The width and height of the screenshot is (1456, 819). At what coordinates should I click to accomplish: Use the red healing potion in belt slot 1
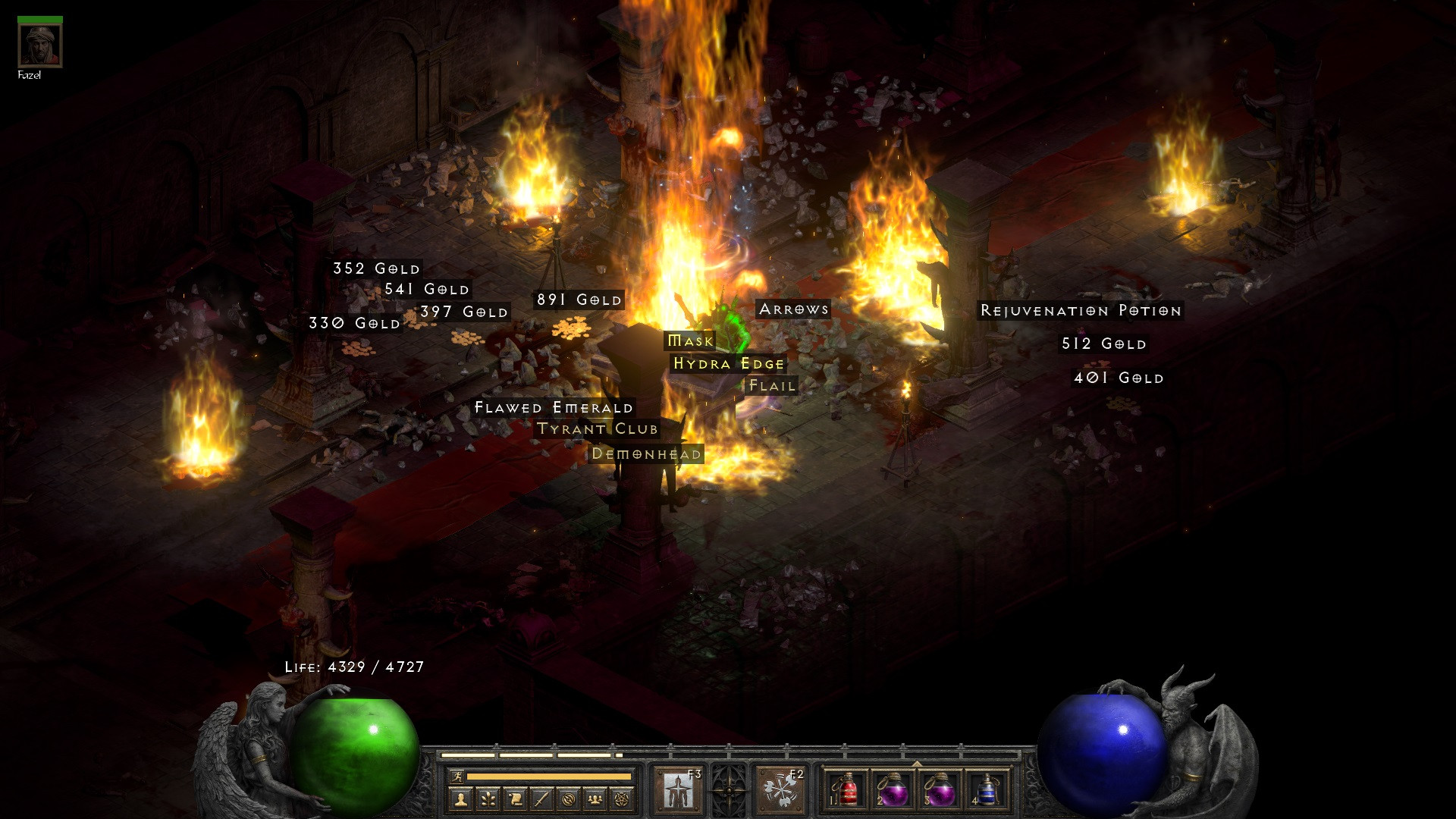click(x=846, y=790)
